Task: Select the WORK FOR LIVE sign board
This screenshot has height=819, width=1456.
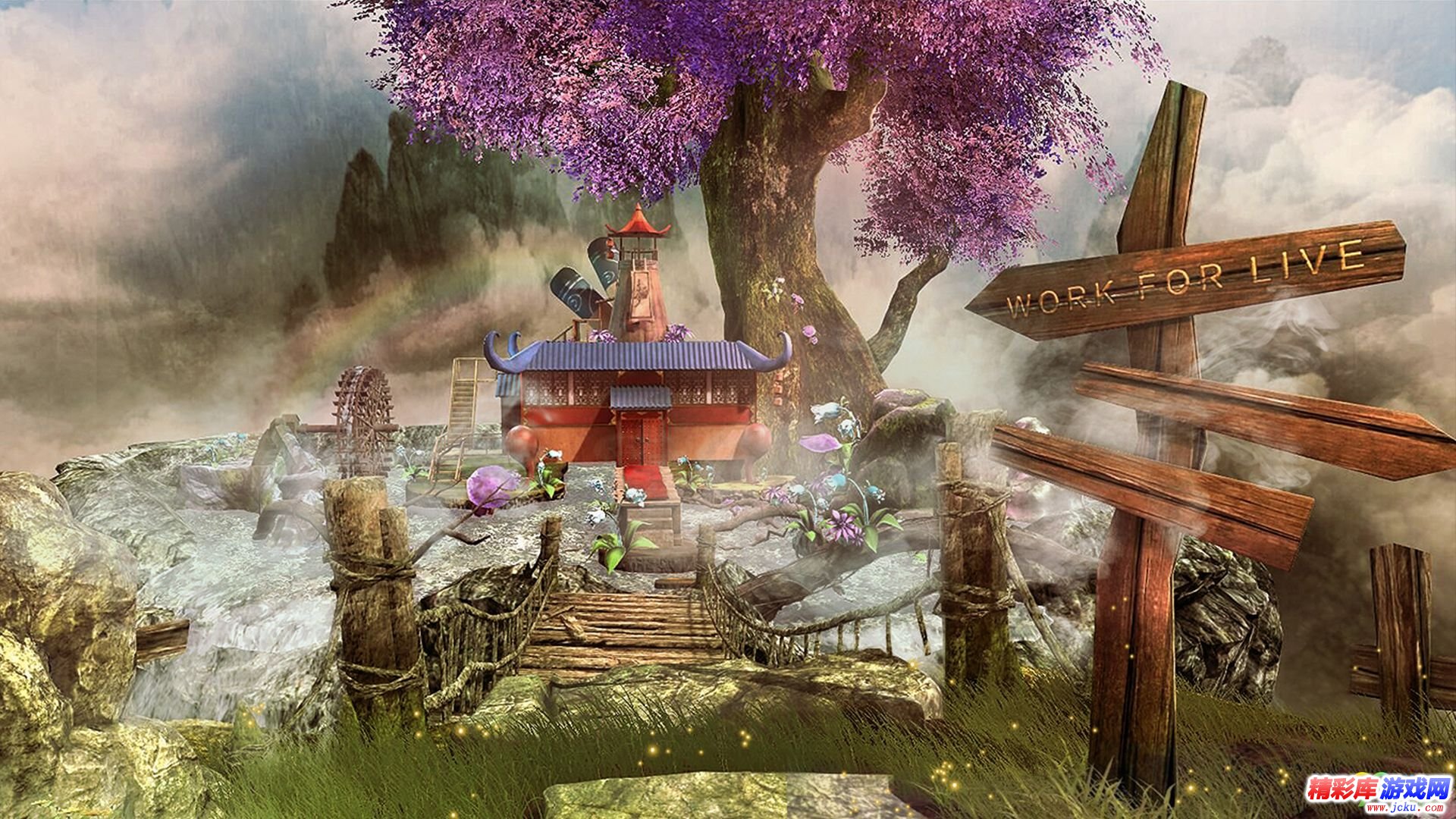Action: [1185, 281]
